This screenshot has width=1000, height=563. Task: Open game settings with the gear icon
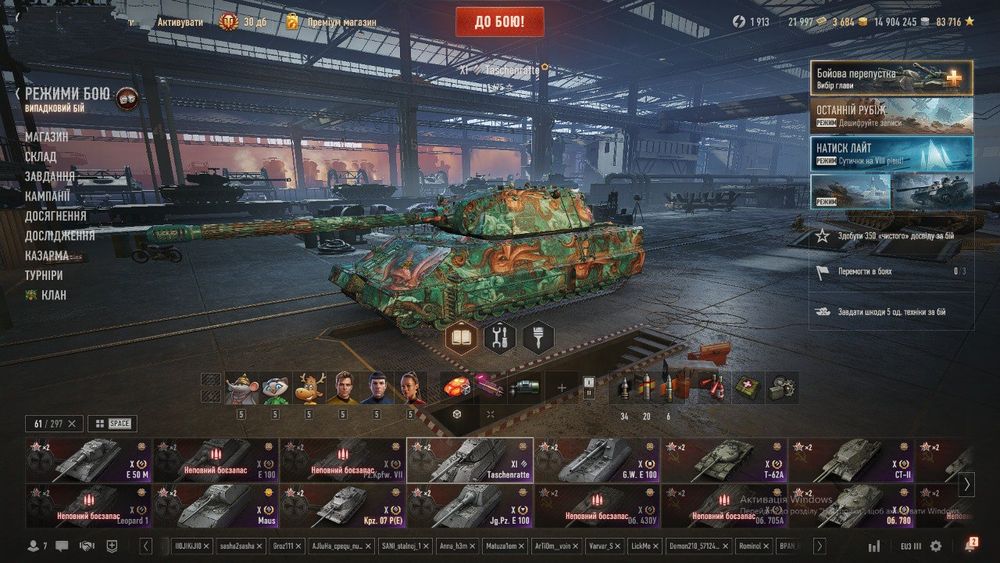click(936, 546)
